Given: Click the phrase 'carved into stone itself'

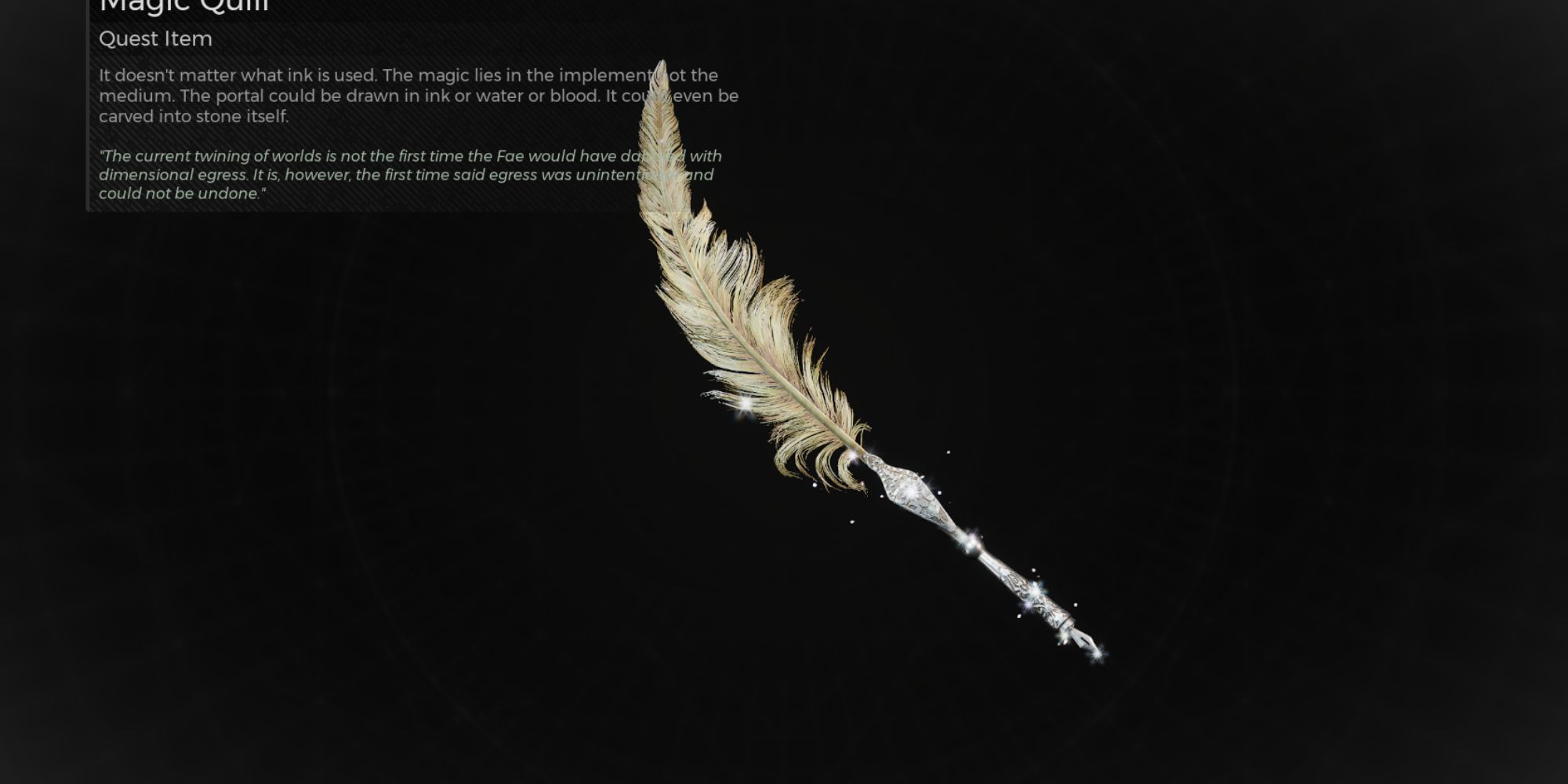Looking at the screenshot, I should 194,117.
